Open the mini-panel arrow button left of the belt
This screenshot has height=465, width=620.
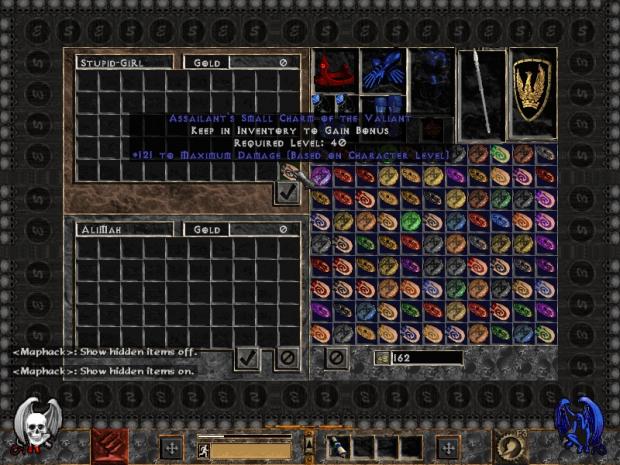tap(309, 445)
